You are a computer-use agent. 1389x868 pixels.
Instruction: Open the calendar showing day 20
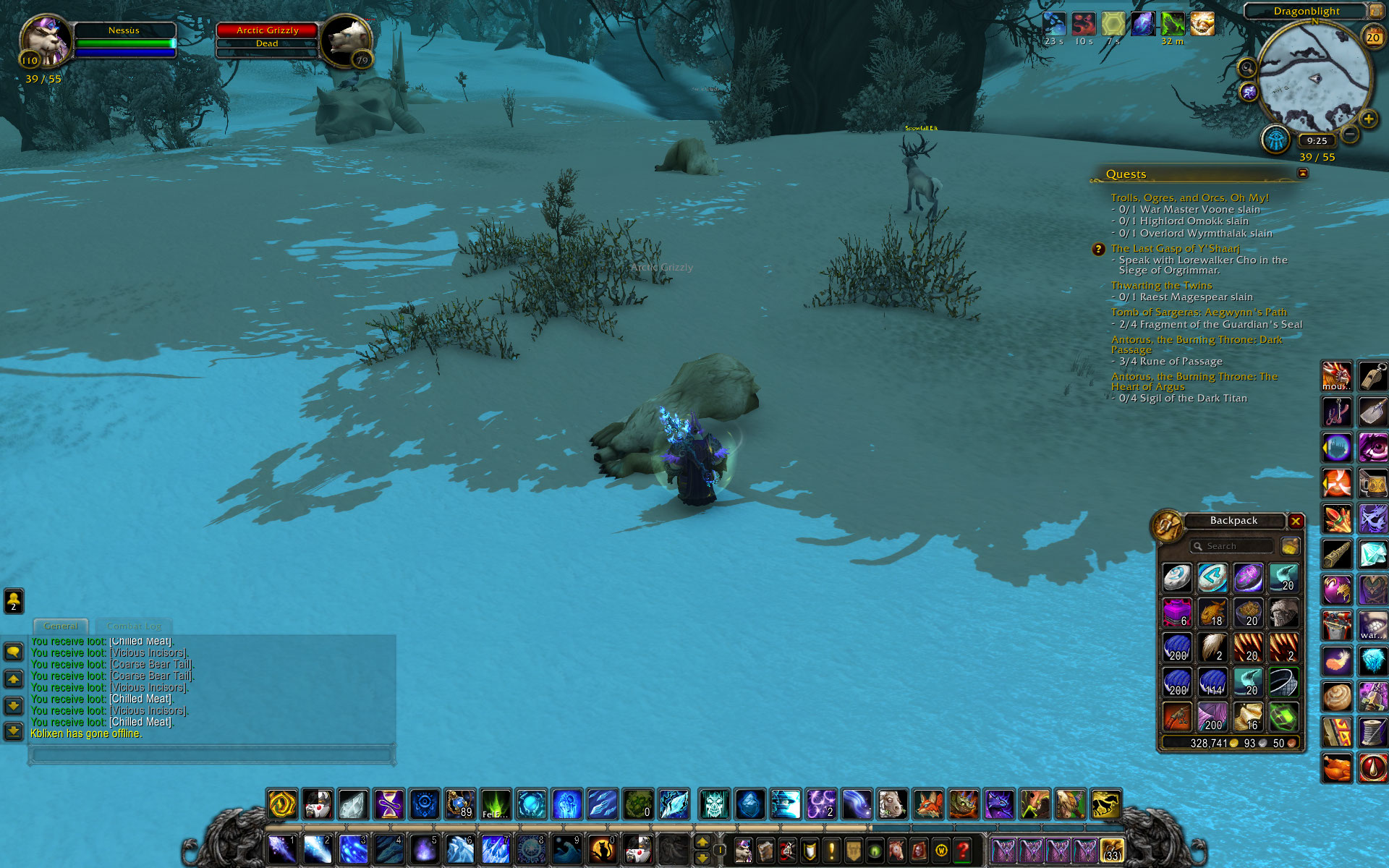click(1372, 37)
